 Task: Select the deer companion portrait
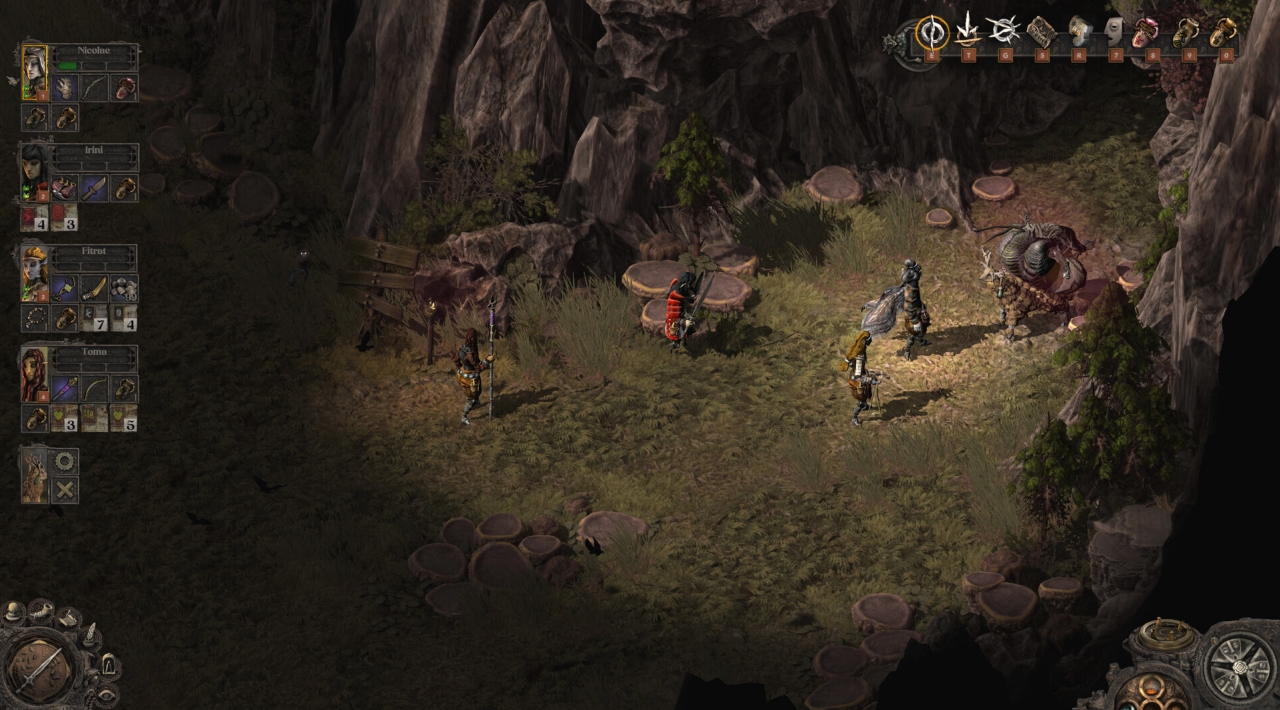(x=34, y=476)
